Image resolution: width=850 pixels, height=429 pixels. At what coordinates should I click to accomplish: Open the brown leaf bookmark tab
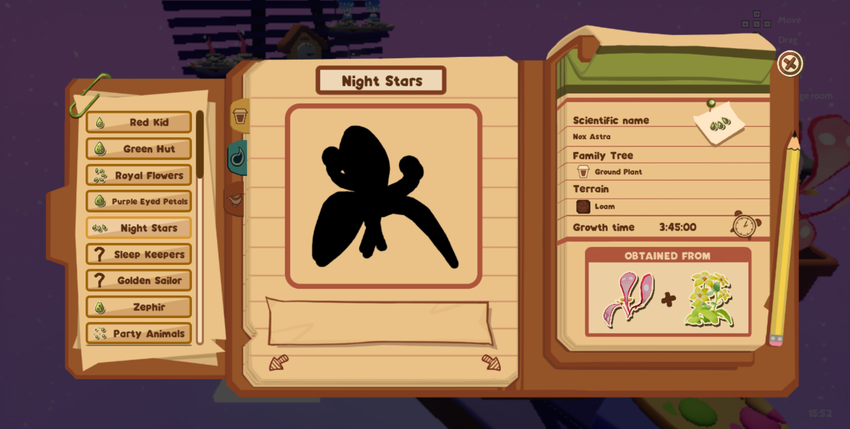click(x=235, y=199)
